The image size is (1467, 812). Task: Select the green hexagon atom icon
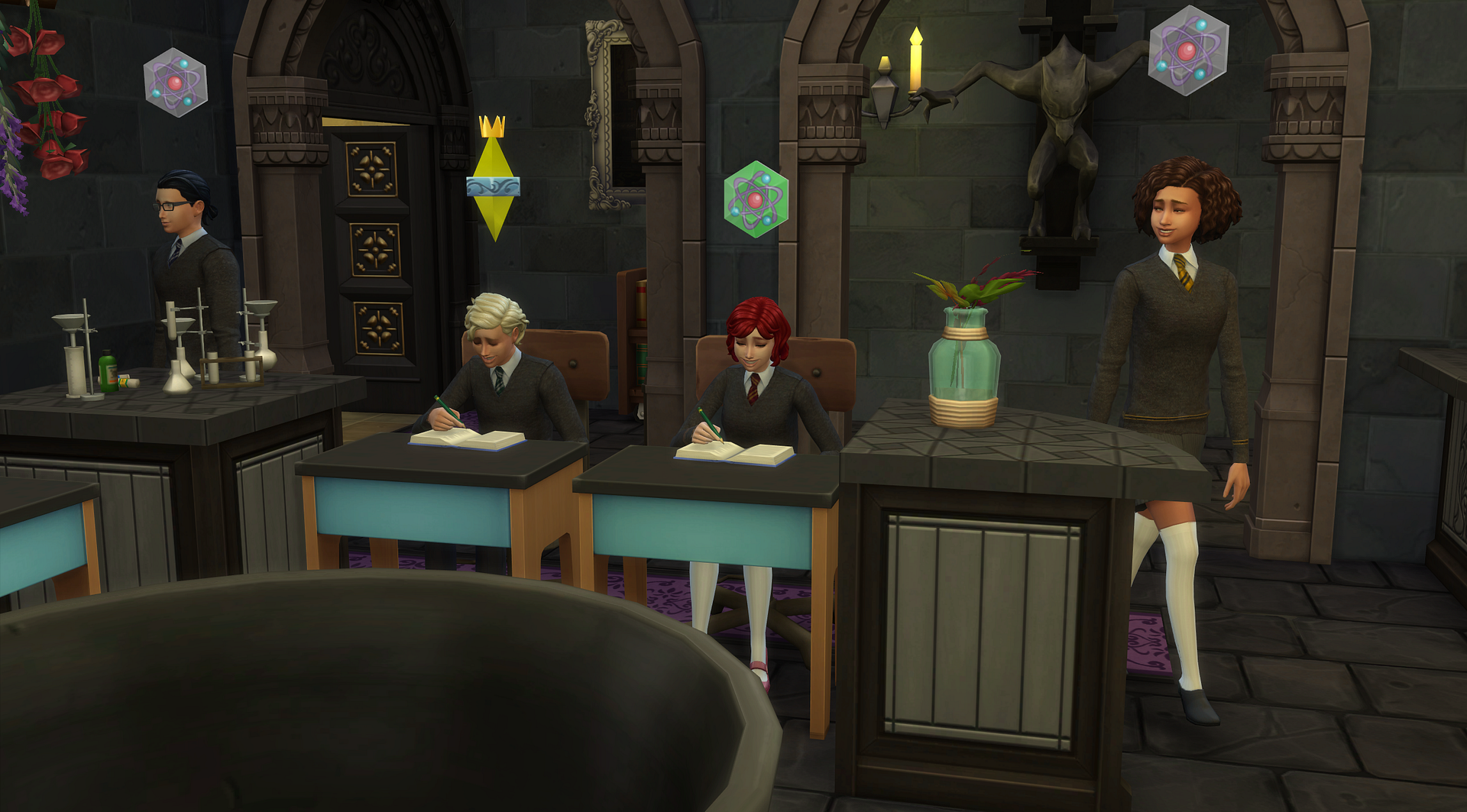pos(755,200)
